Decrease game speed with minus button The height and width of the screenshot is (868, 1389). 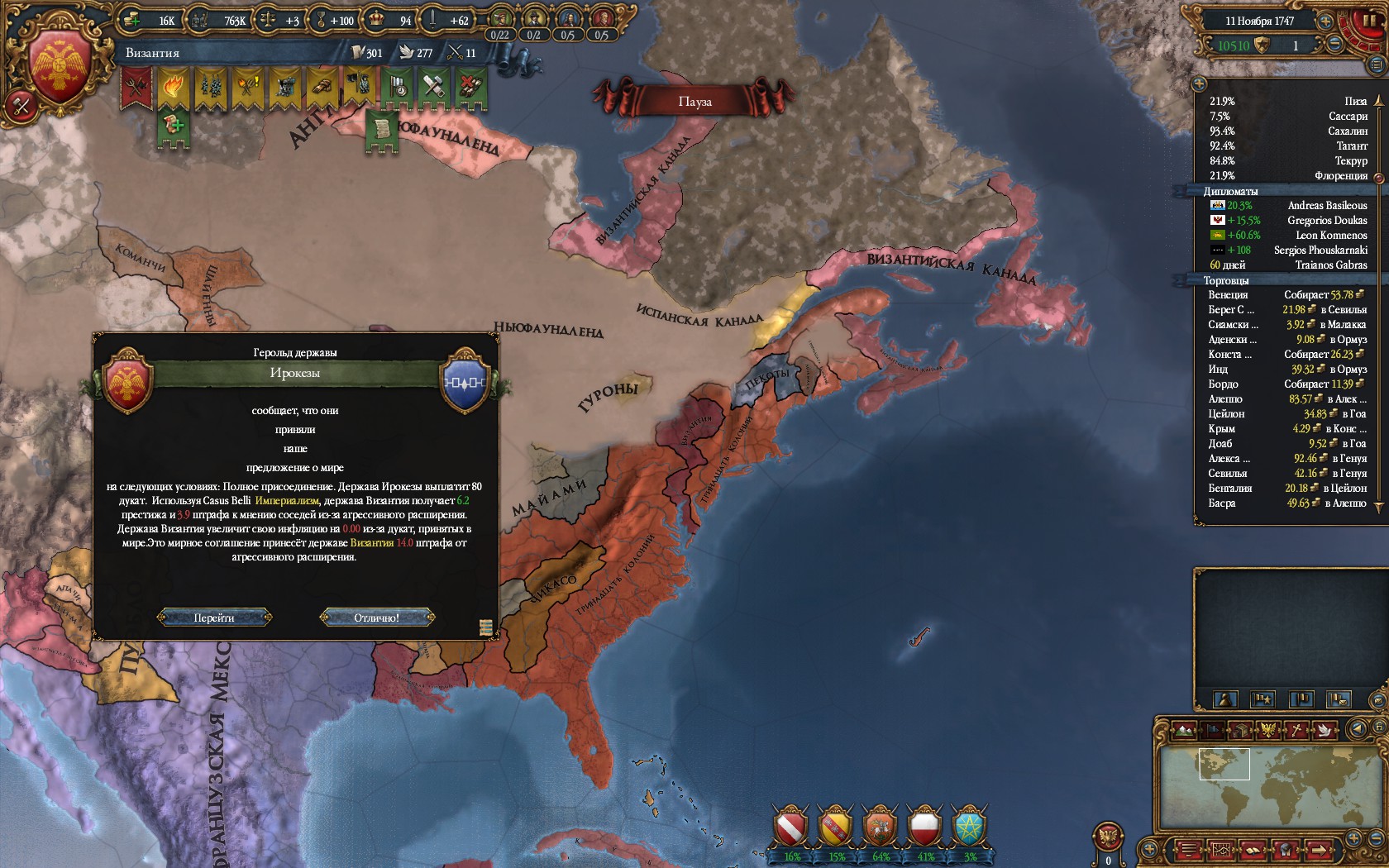pyautogui.click(x=1334, y=45)
